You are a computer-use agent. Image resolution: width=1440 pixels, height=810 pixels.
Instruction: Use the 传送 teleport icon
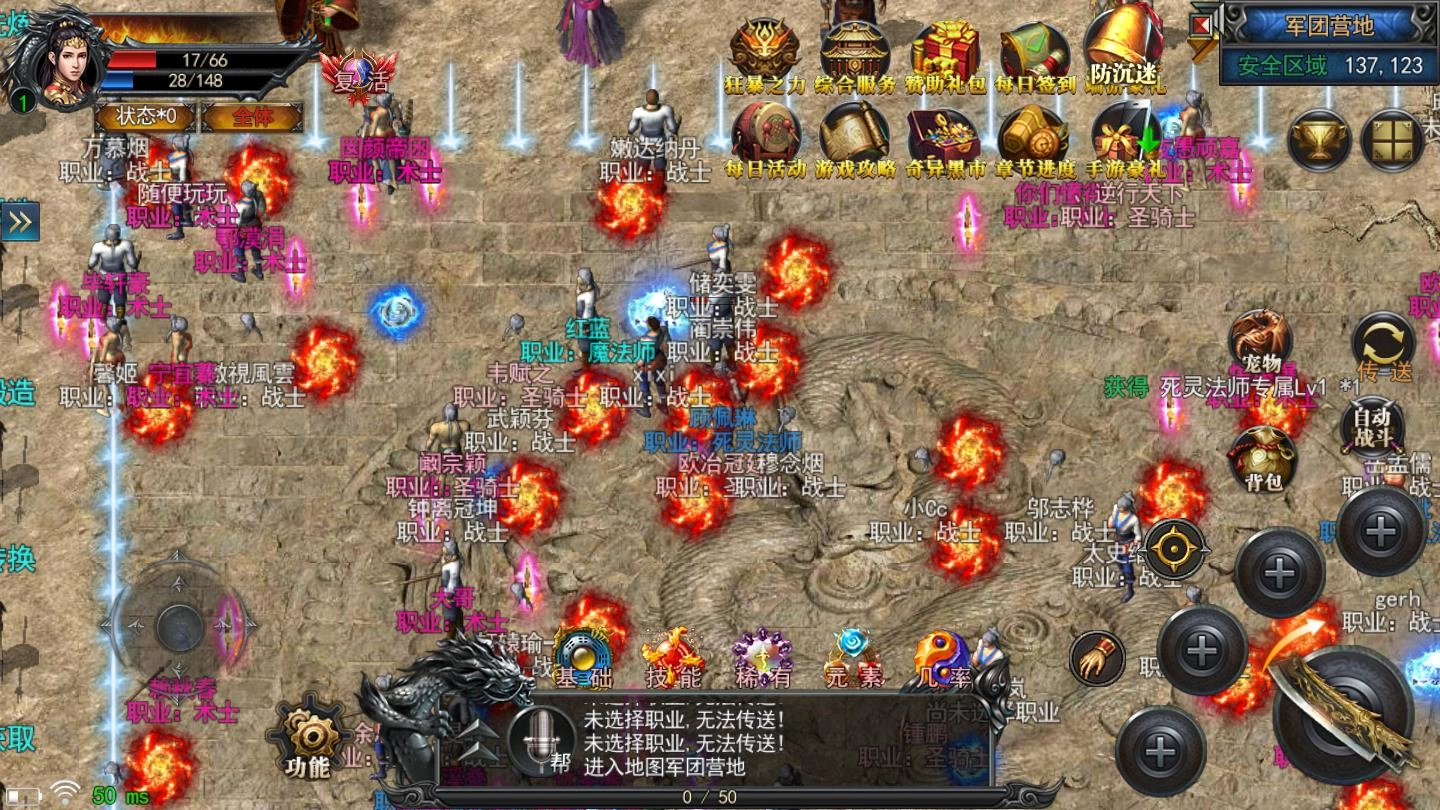[1383, 340]
